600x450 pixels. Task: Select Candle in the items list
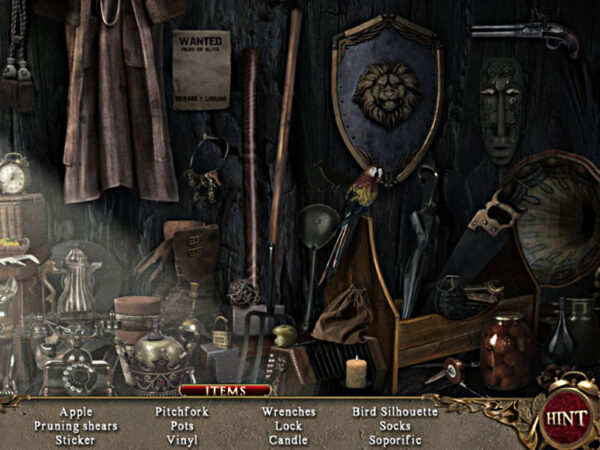[x=288, y=439]
